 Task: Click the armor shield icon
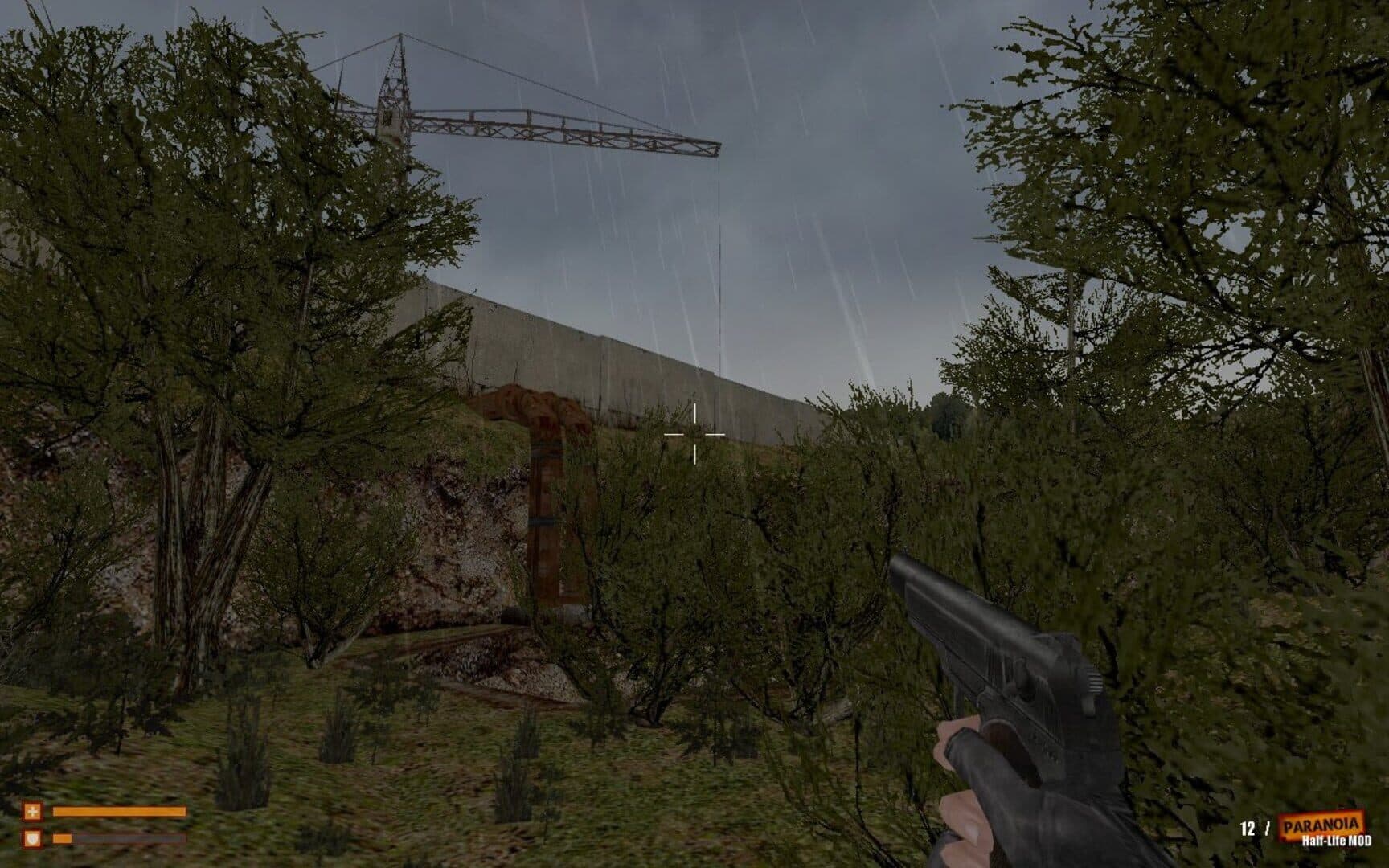pyautogui.click(x=32, y=839)
